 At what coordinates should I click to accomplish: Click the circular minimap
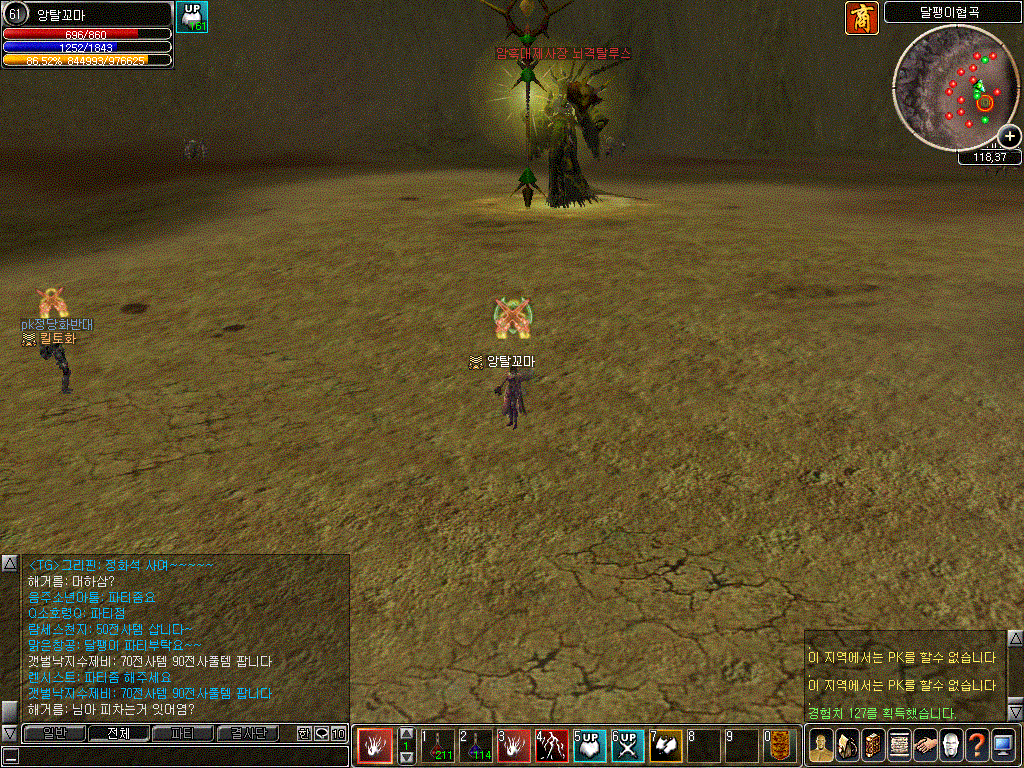(954, 84)
